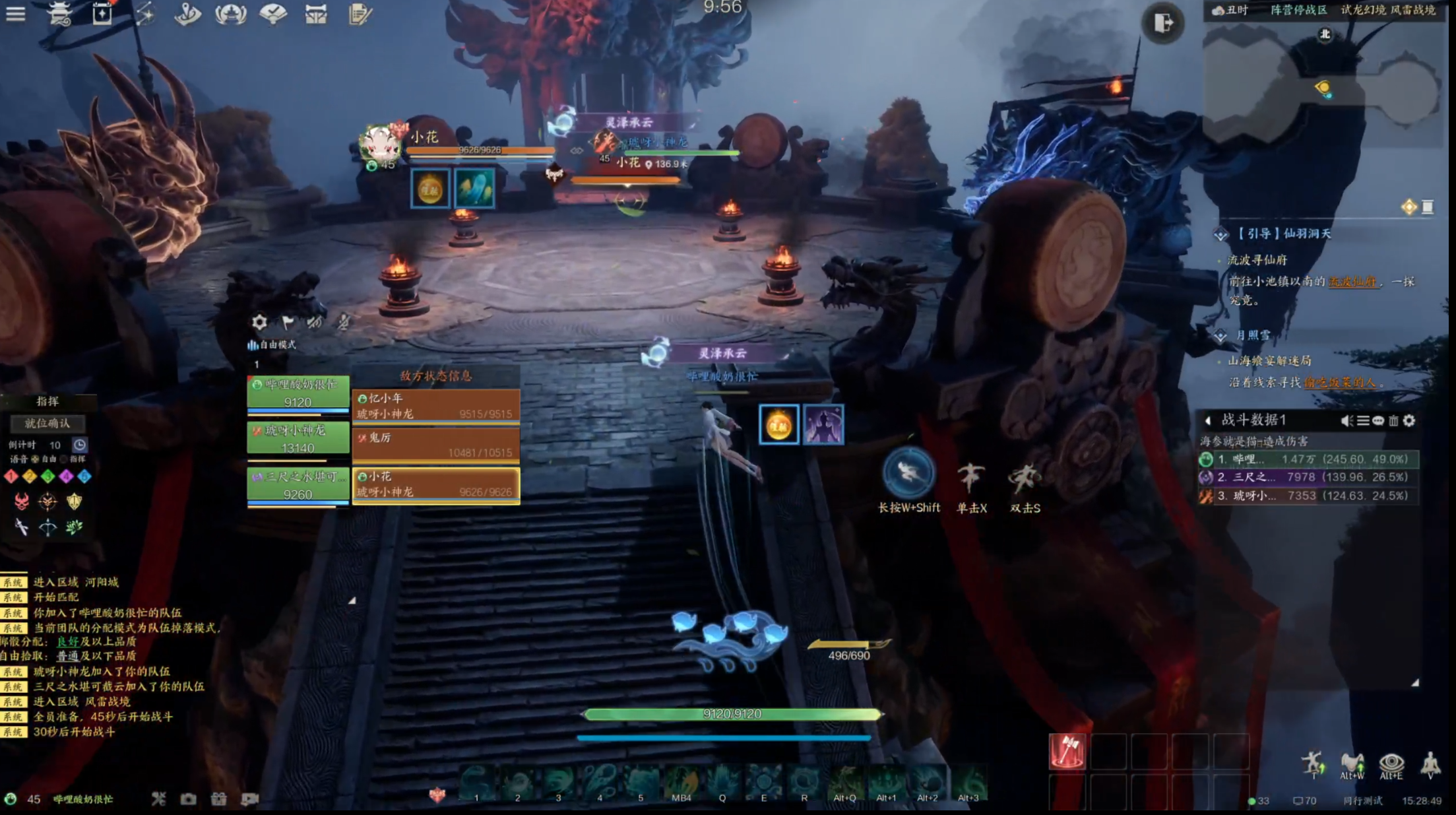This screenshot has width=1456, height=815.
Task: Collapse the 战斗数据1 panel arrow
Action: (x=1208, y=420)
